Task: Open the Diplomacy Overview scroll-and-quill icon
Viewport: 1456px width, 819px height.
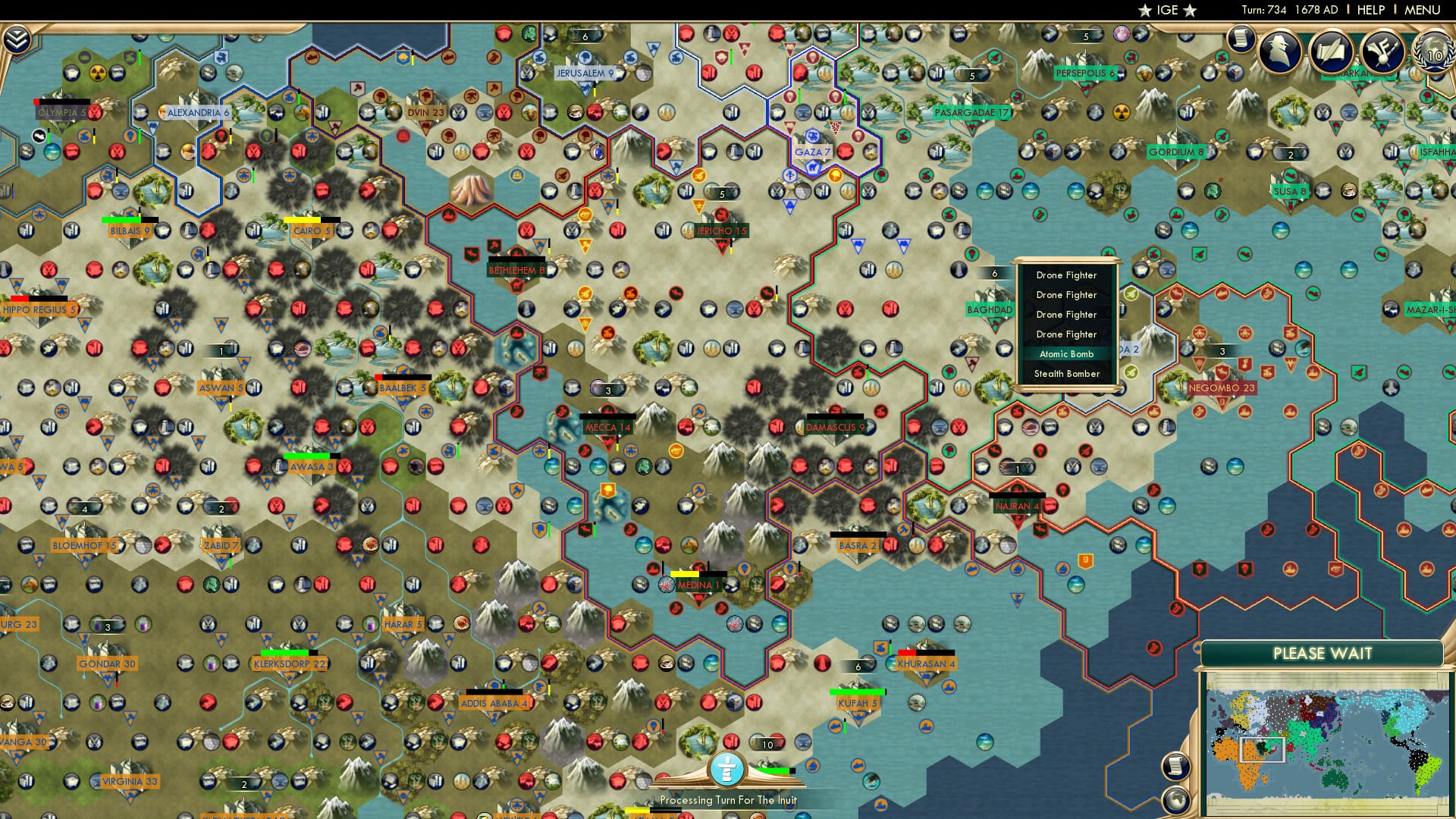Action: [1332, 51]
